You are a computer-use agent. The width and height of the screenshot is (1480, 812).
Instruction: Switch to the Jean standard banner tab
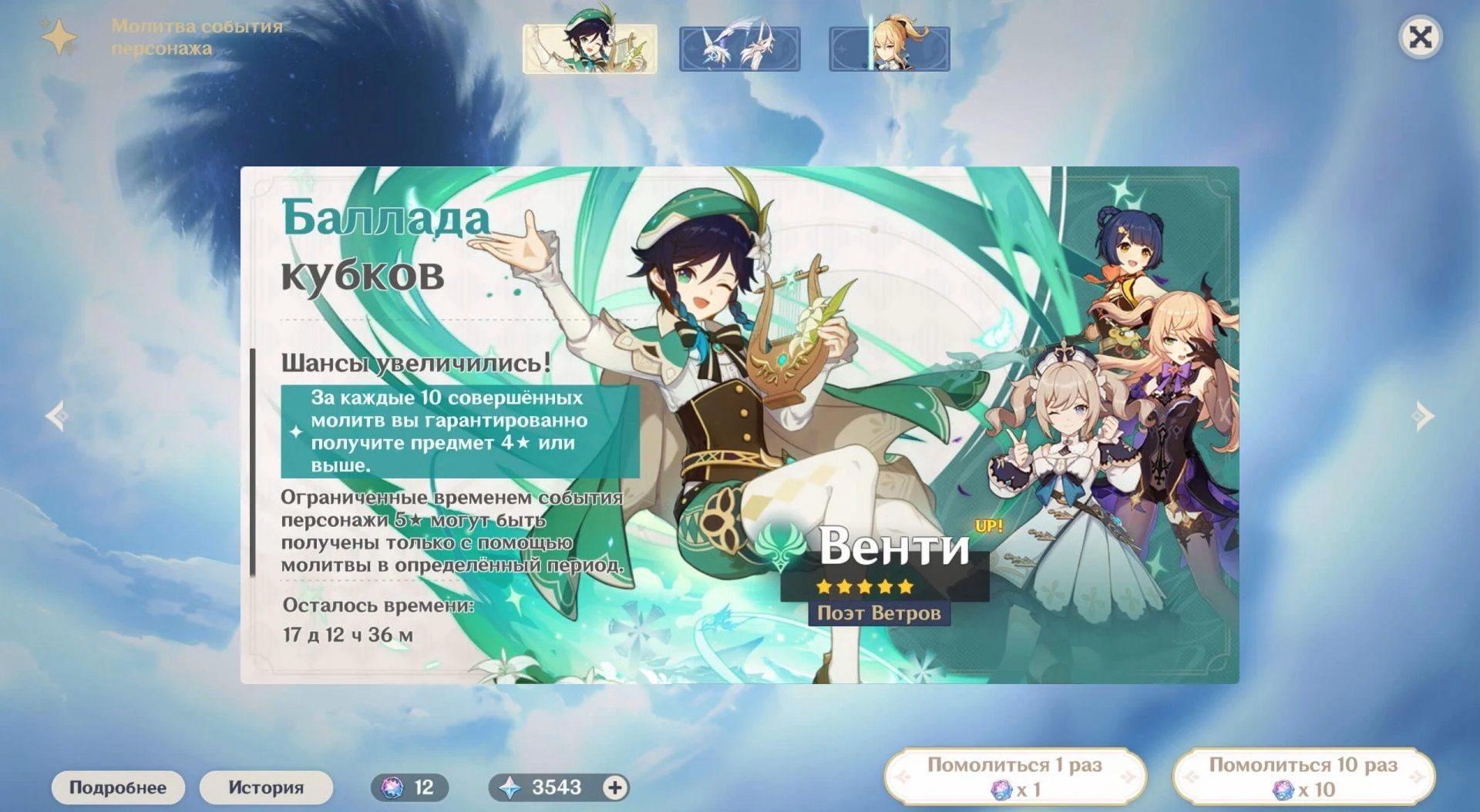coord(889,49)
